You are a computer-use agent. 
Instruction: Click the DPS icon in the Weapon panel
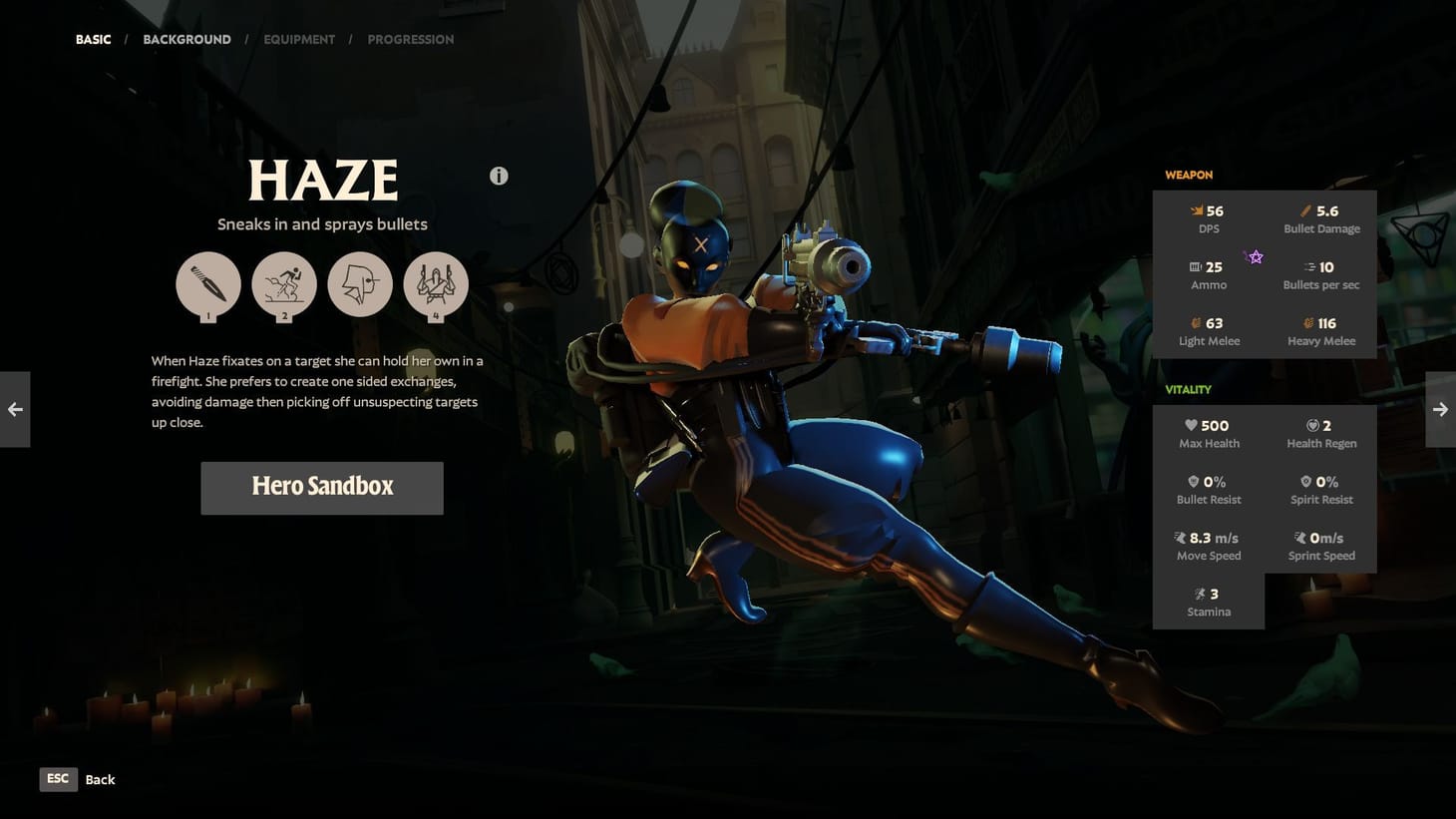pos(1195,210)
